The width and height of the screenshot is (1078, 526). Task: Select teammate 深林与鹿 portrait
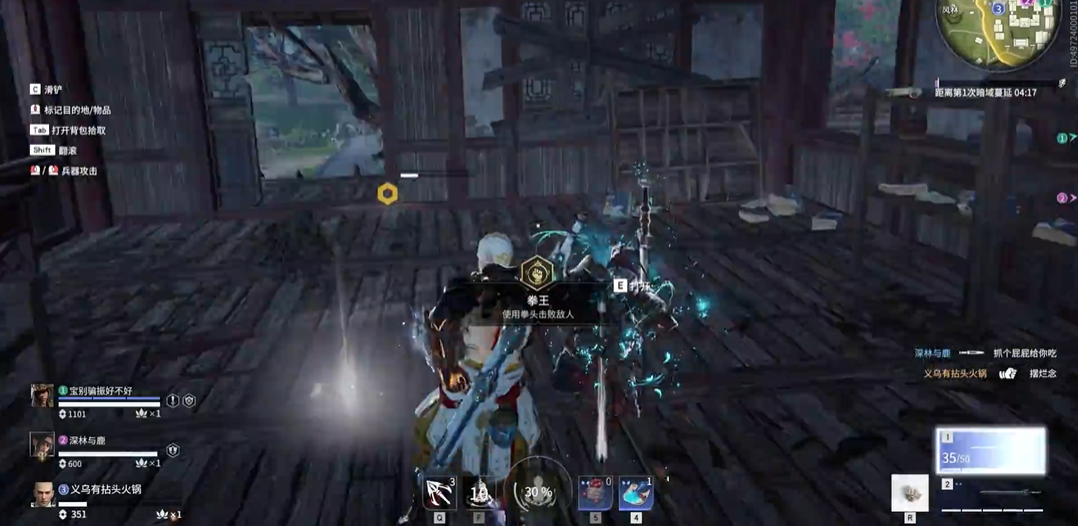[42, 445]
